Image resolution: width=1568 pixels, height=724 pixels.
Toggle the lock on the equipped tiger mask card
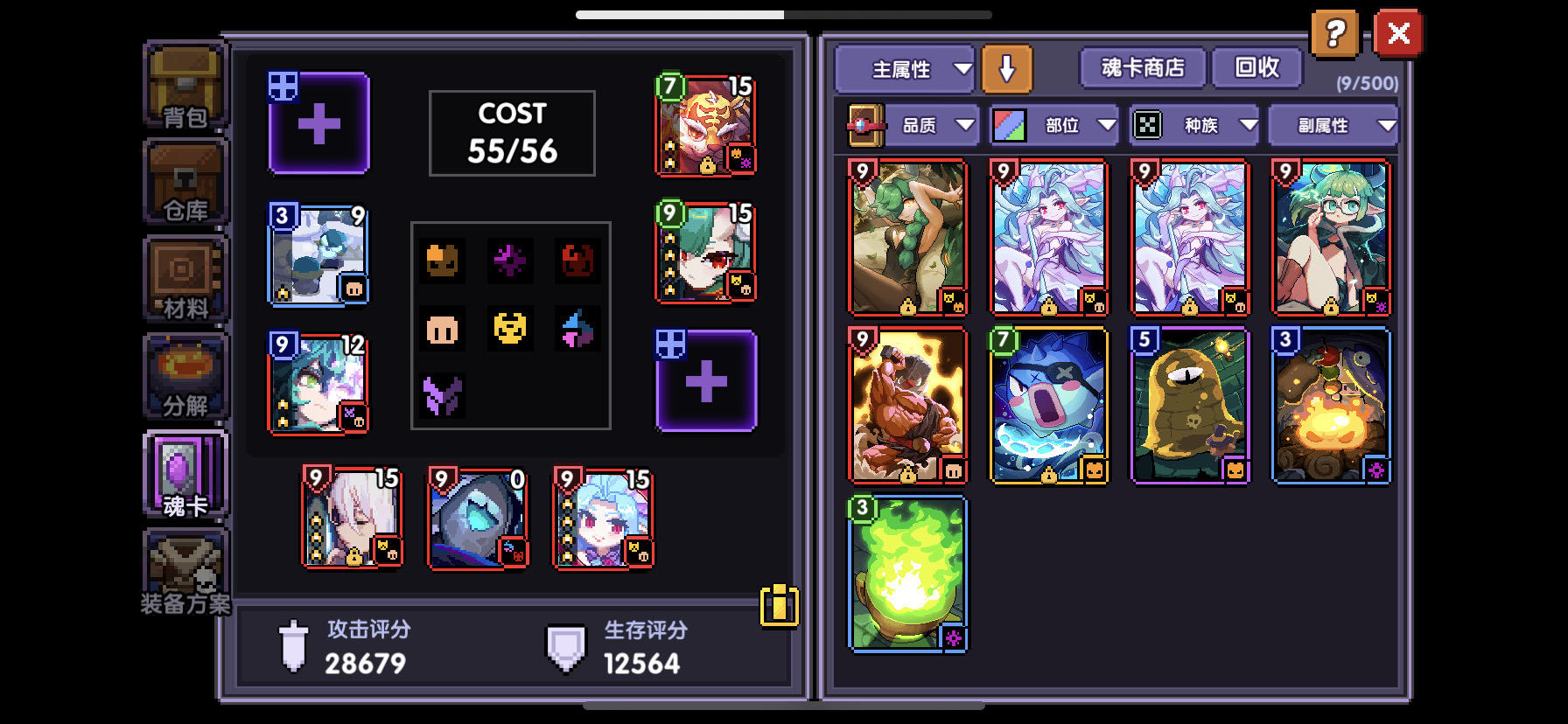coord(707,164)
